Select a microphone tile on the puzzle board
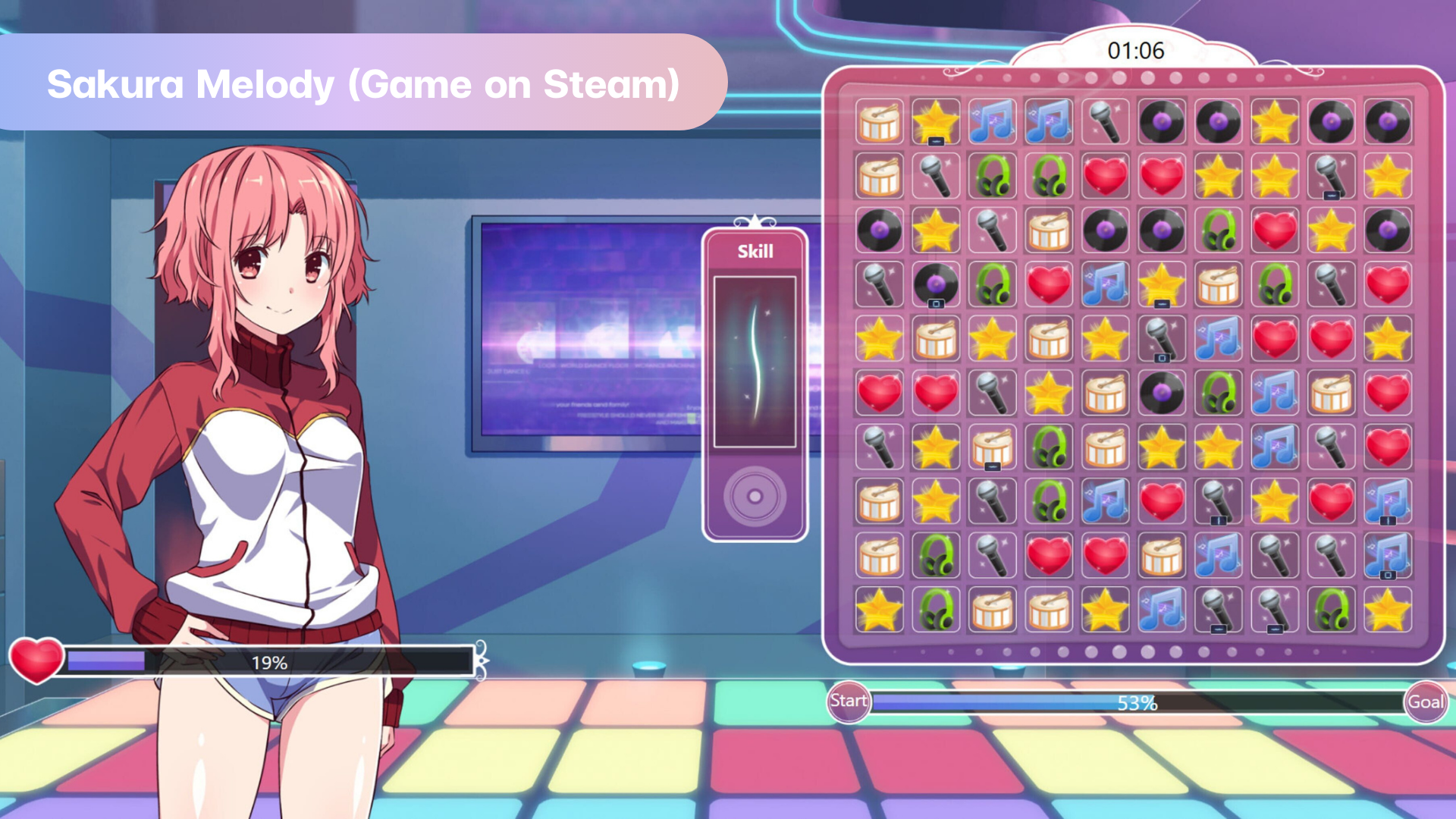Screen dimensions: 1456x819 [x=1105, y=121]
